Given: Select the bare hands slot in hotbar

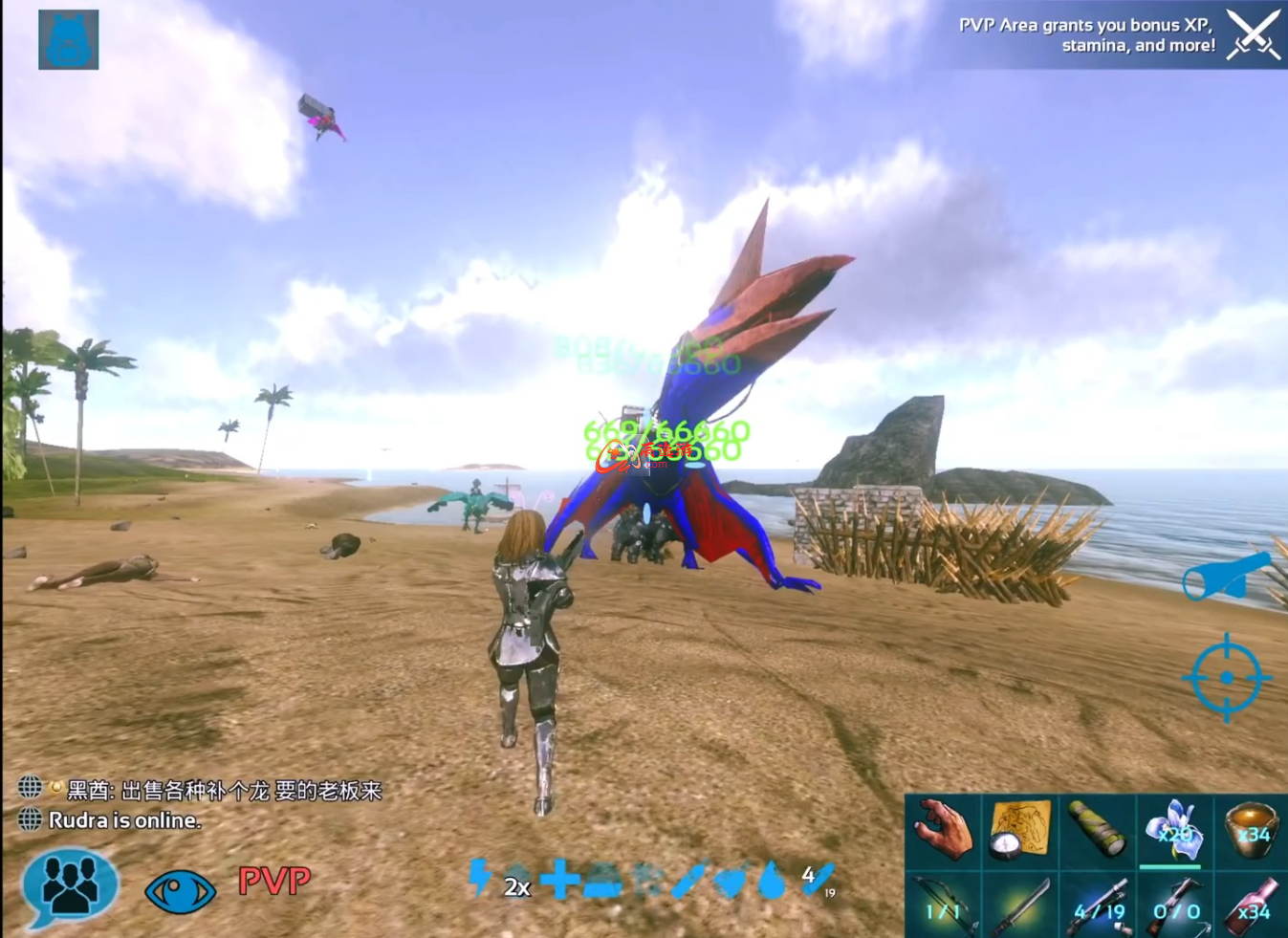Looking at the screenshot, I should pos(944,830).
